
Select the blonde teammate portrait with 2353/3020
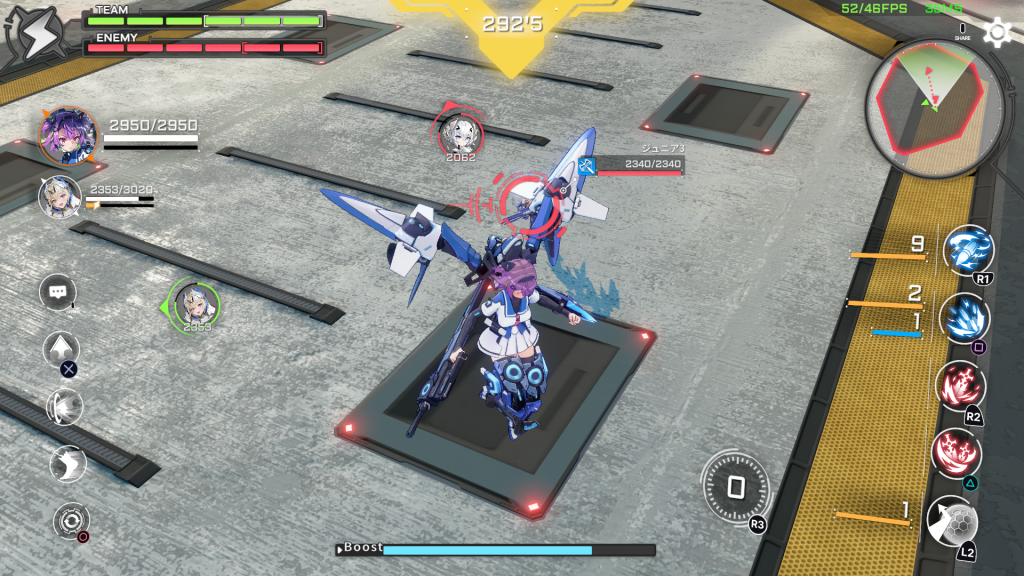pyautogui.click(x=59, y=197)
